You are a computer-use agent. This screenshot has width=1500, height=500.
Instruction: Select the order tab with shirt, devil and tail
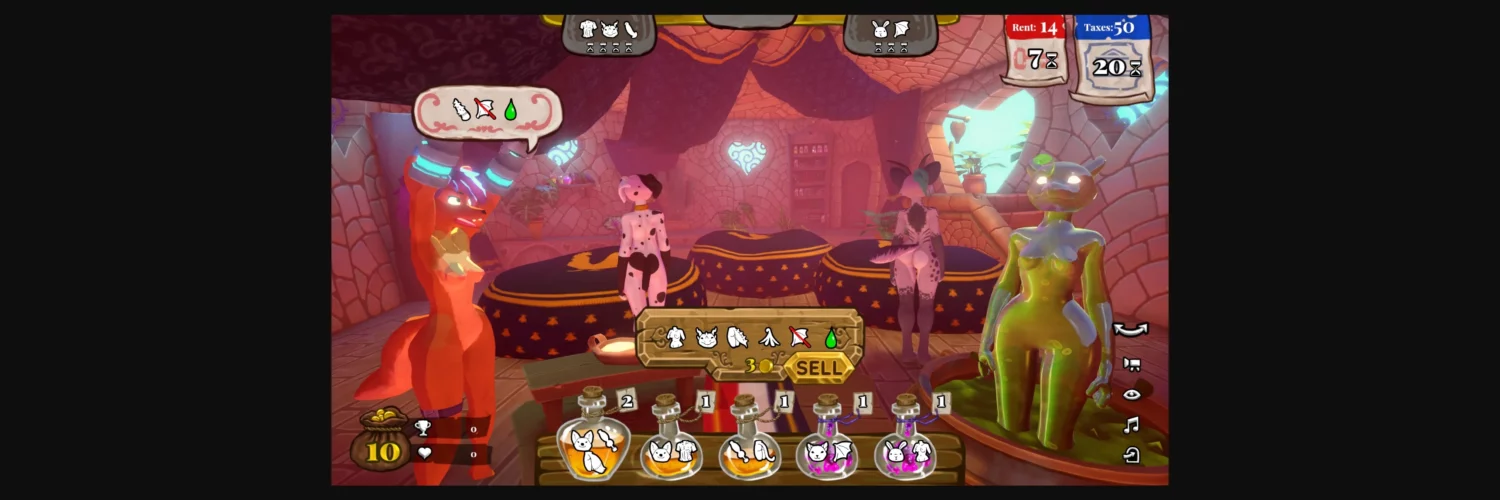click(609, 34)
